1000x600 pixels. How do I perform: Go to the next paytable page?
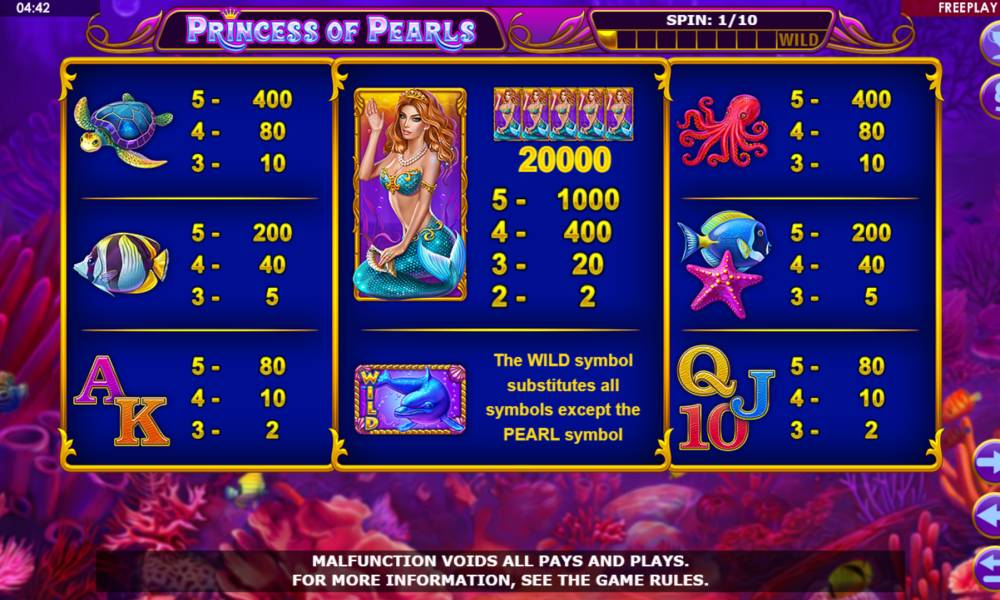[x=989, y=464]
